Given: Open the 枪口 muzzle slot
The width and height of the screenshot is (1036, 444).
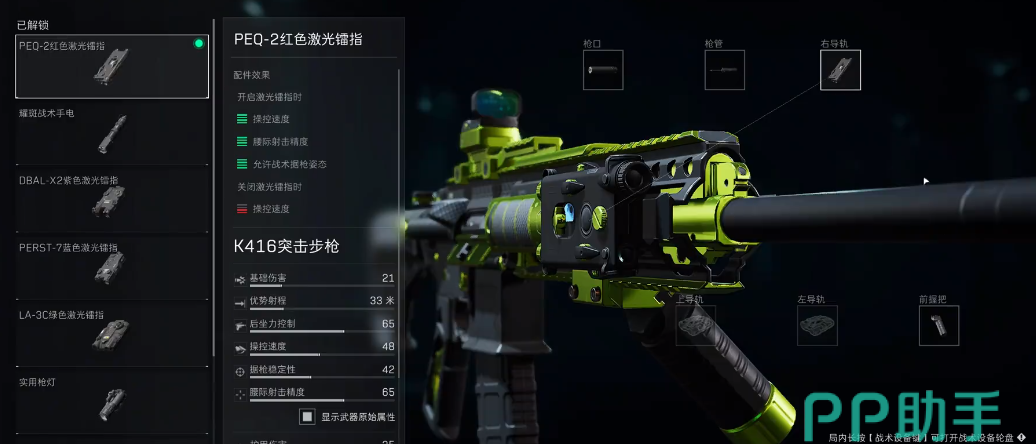Looking at the screenshot, I should (x=603, y=70).
